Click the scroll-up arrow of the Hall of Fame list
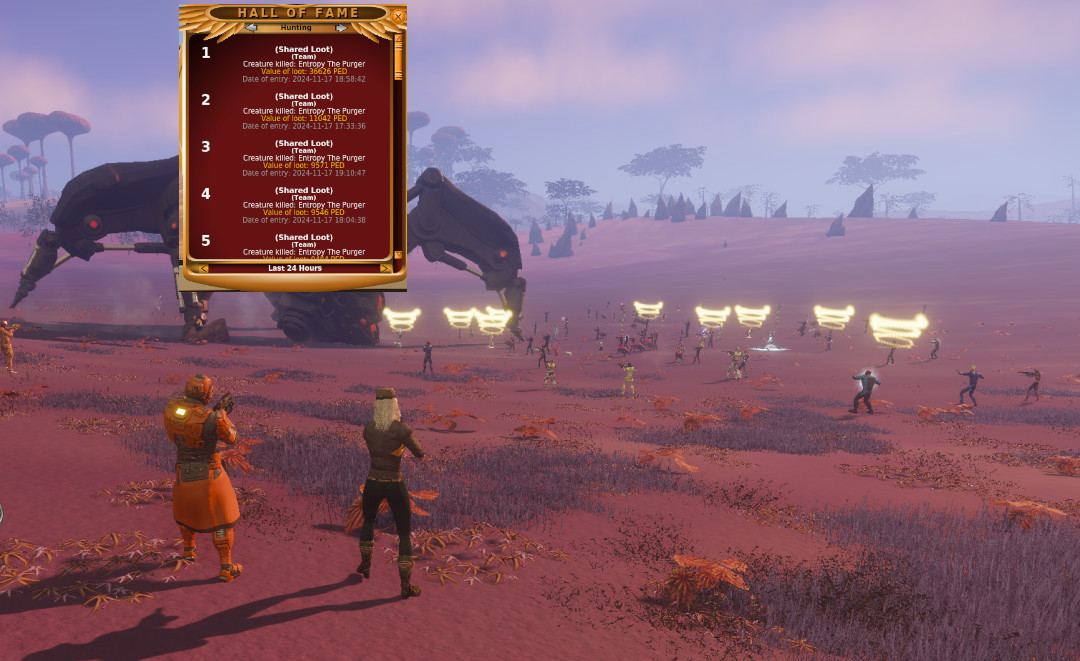The width and height of the screenshot is (1080, 661). click(398, 39)
